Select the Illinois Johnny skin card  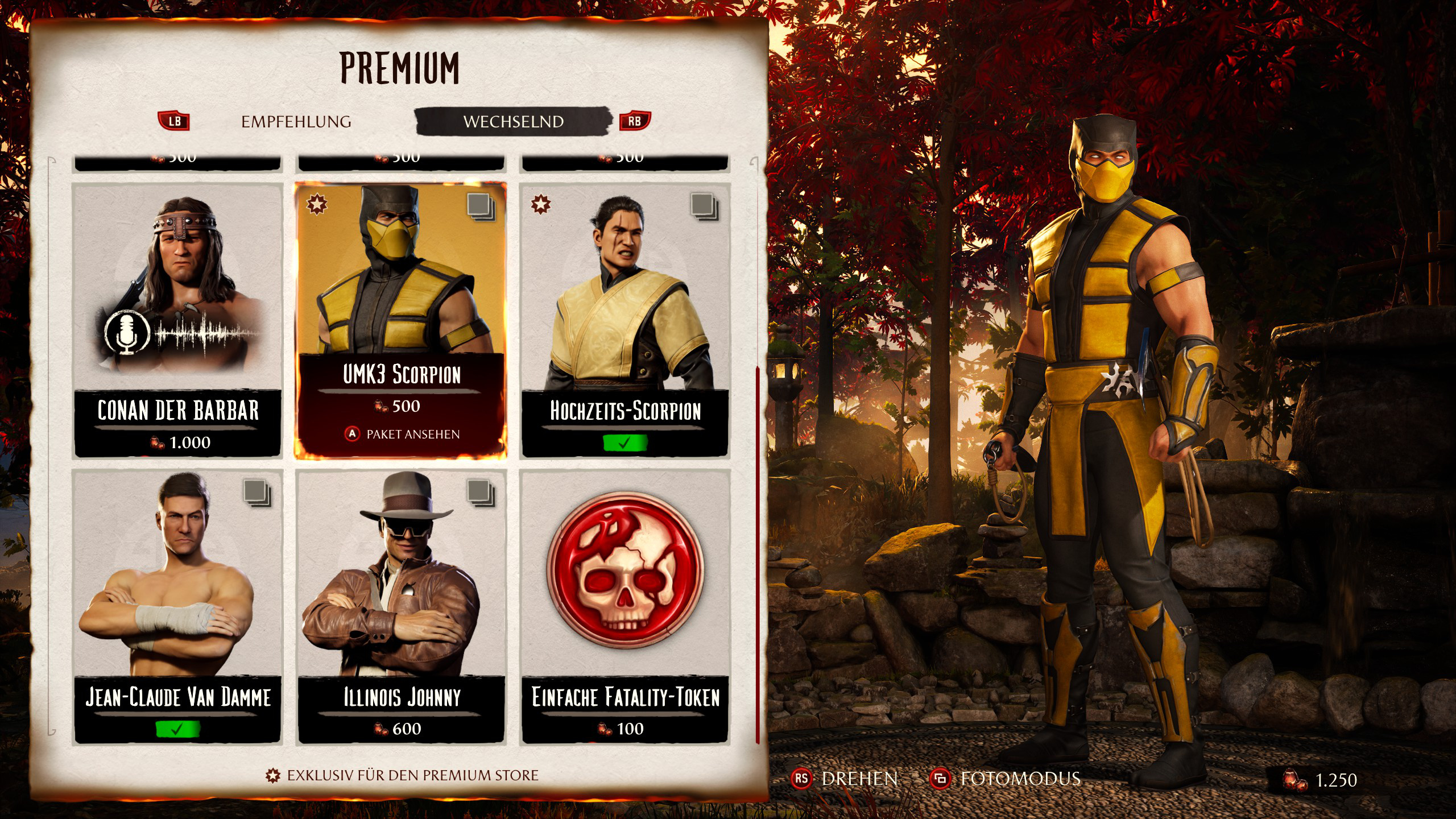pos(400,606)
